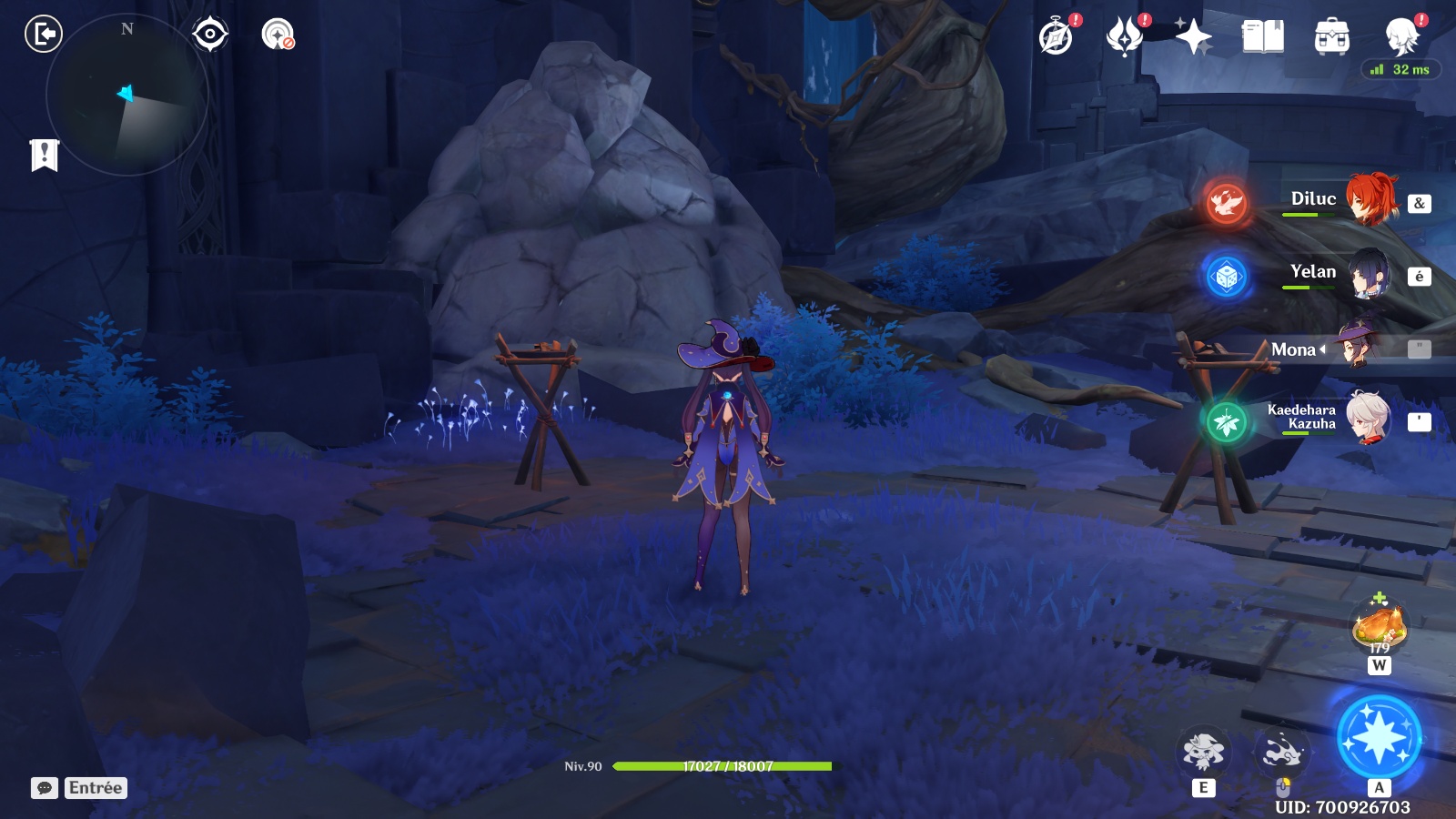1456x819 pixels.
Task: Use the roast chicken food gadget
Action: coord(1380,626)
